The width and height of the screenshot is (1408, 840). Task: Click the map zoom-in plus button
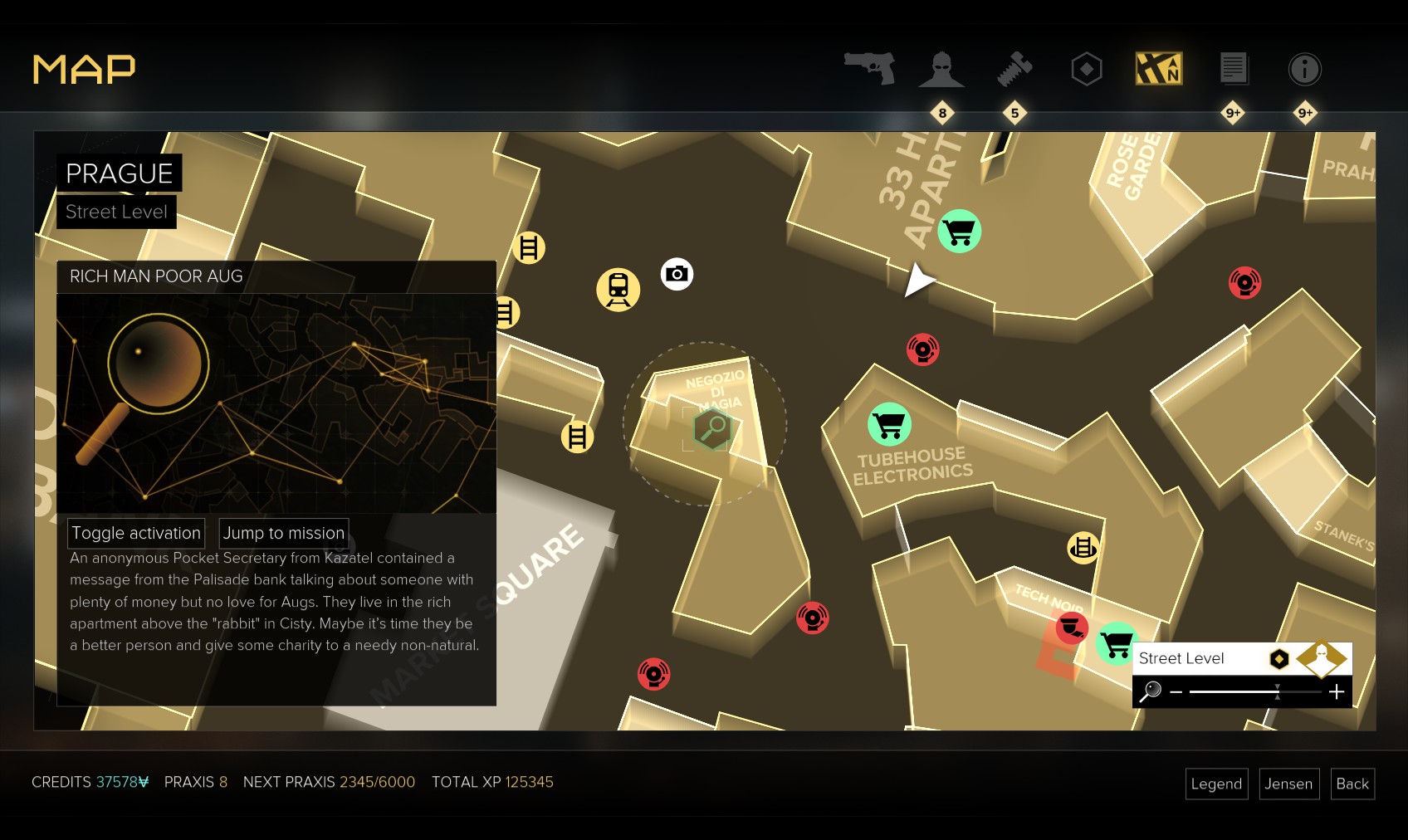click(x=1337, y=691)
